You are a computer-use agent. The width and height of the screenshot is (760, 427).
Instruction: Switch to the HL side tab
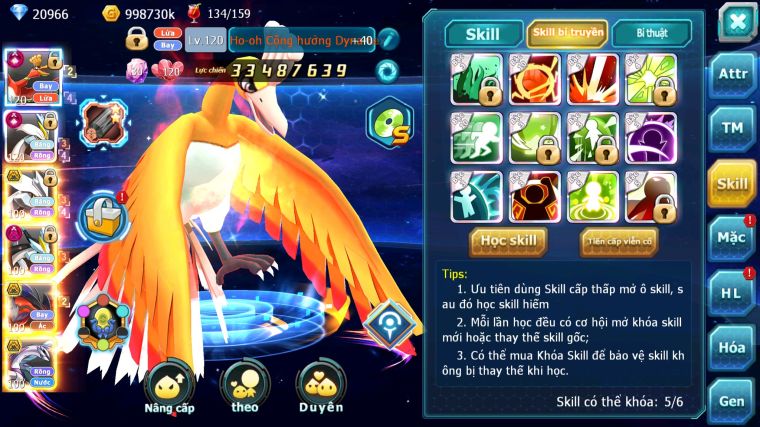[x=731, y=292]
